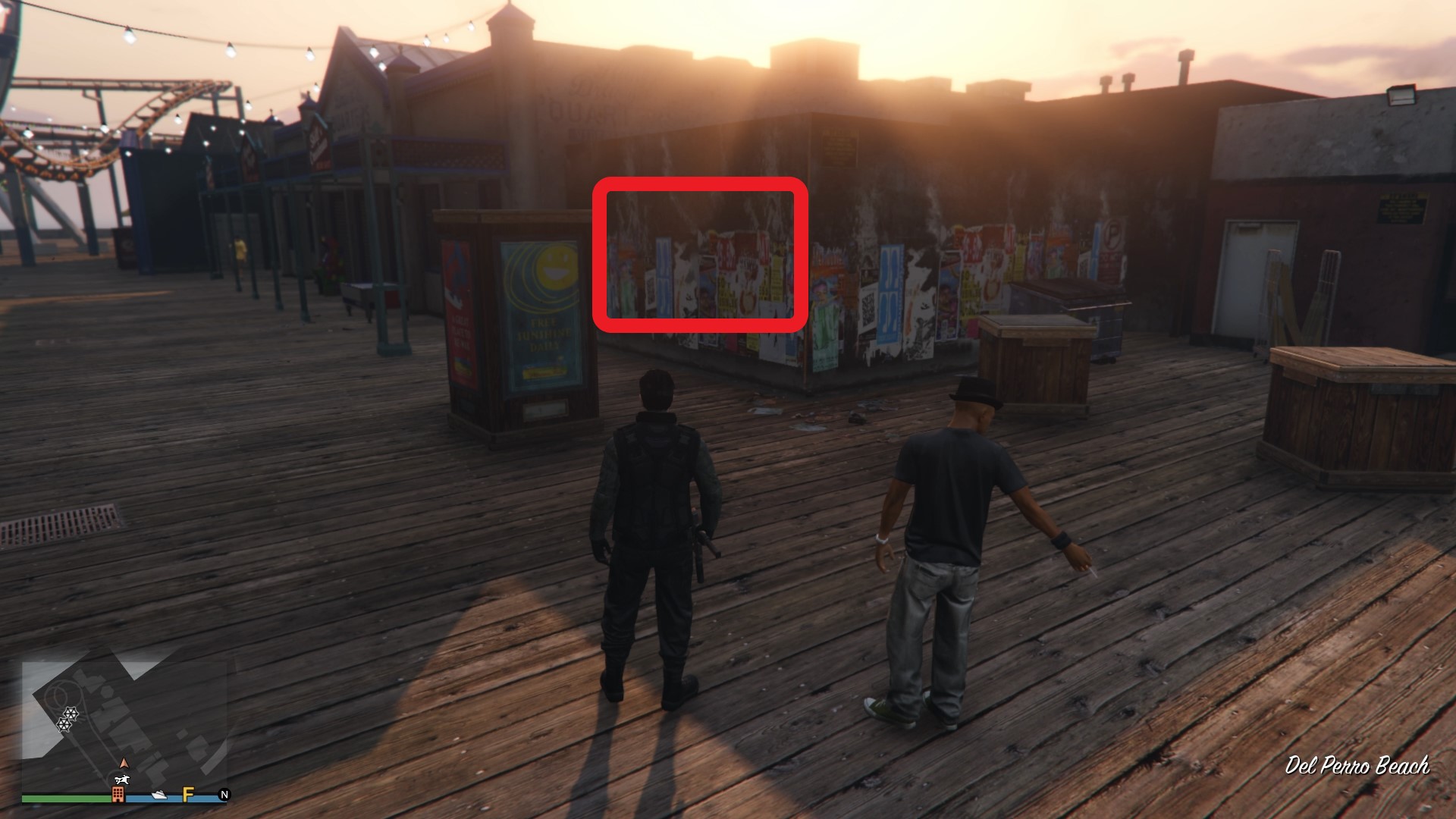The image size is (1456, 819).
Task: Click the orange building icon below the minimap
Action: click(118, 795)
